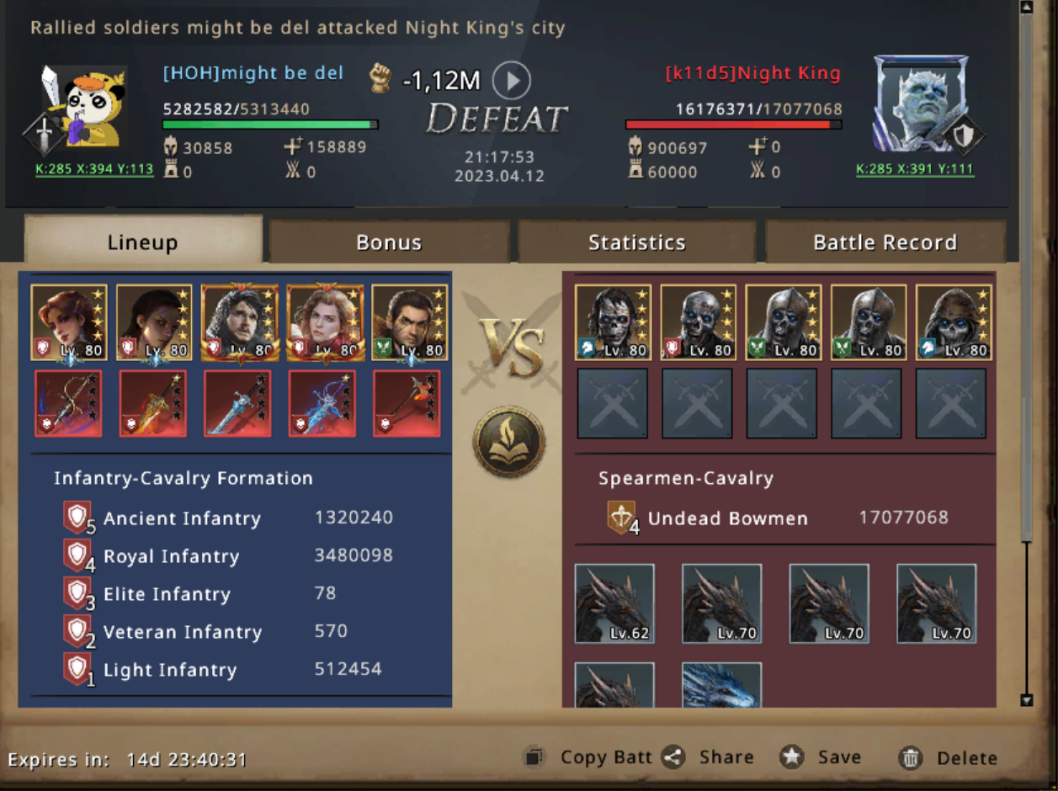This screenshot has width=1058, height=791.
Task: Save the battle report
Action: tap(820, 758)
